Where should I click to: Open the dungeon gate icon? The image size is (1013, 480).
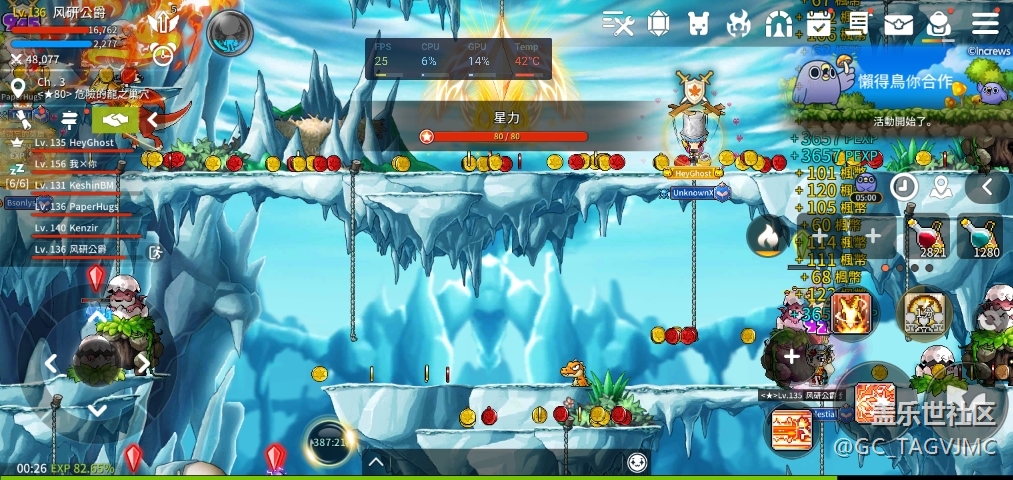(x=779, y=23)
